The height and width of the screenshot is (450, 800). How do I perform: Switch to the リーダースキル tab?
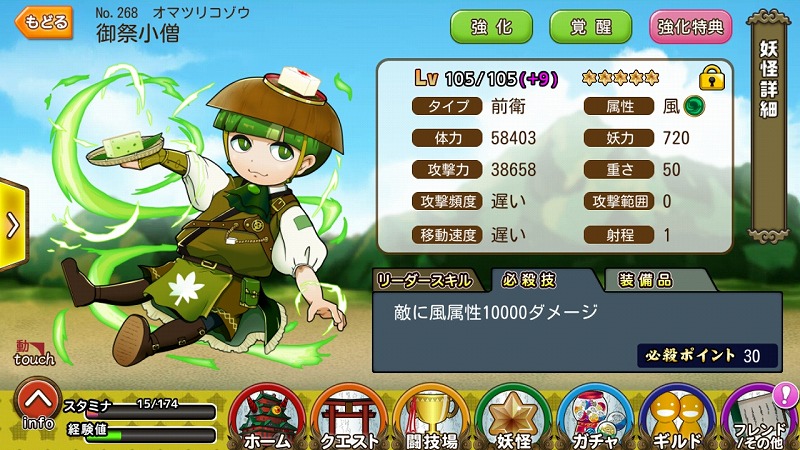[x=428, y=279]
